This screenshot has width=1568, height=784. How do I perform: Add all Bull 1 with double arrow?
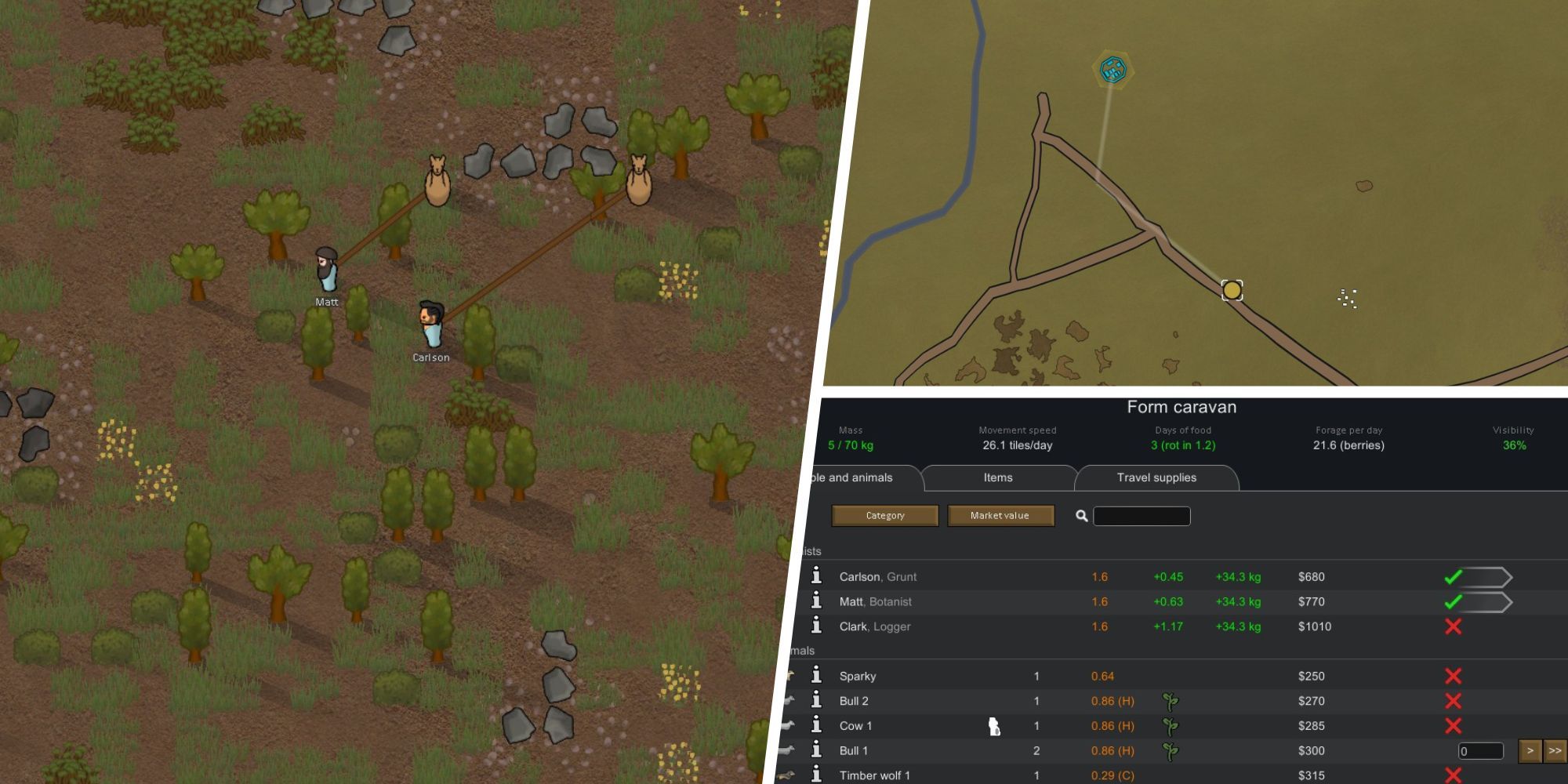(1555, 751)
